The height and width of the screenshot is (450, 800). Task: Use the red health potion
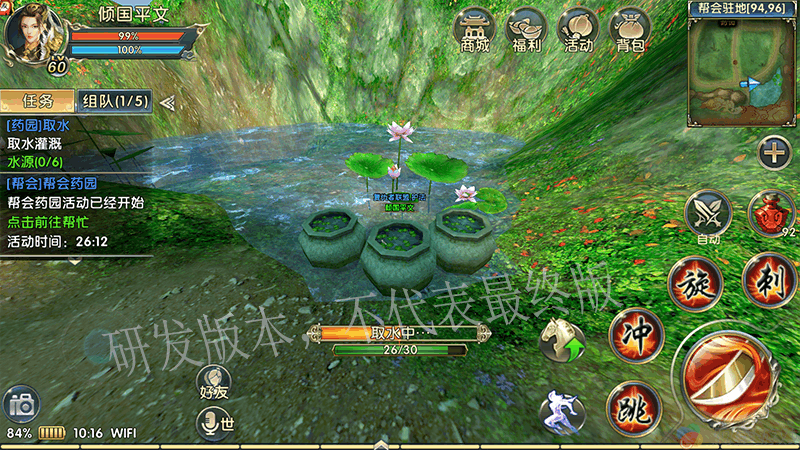(770, 213)
